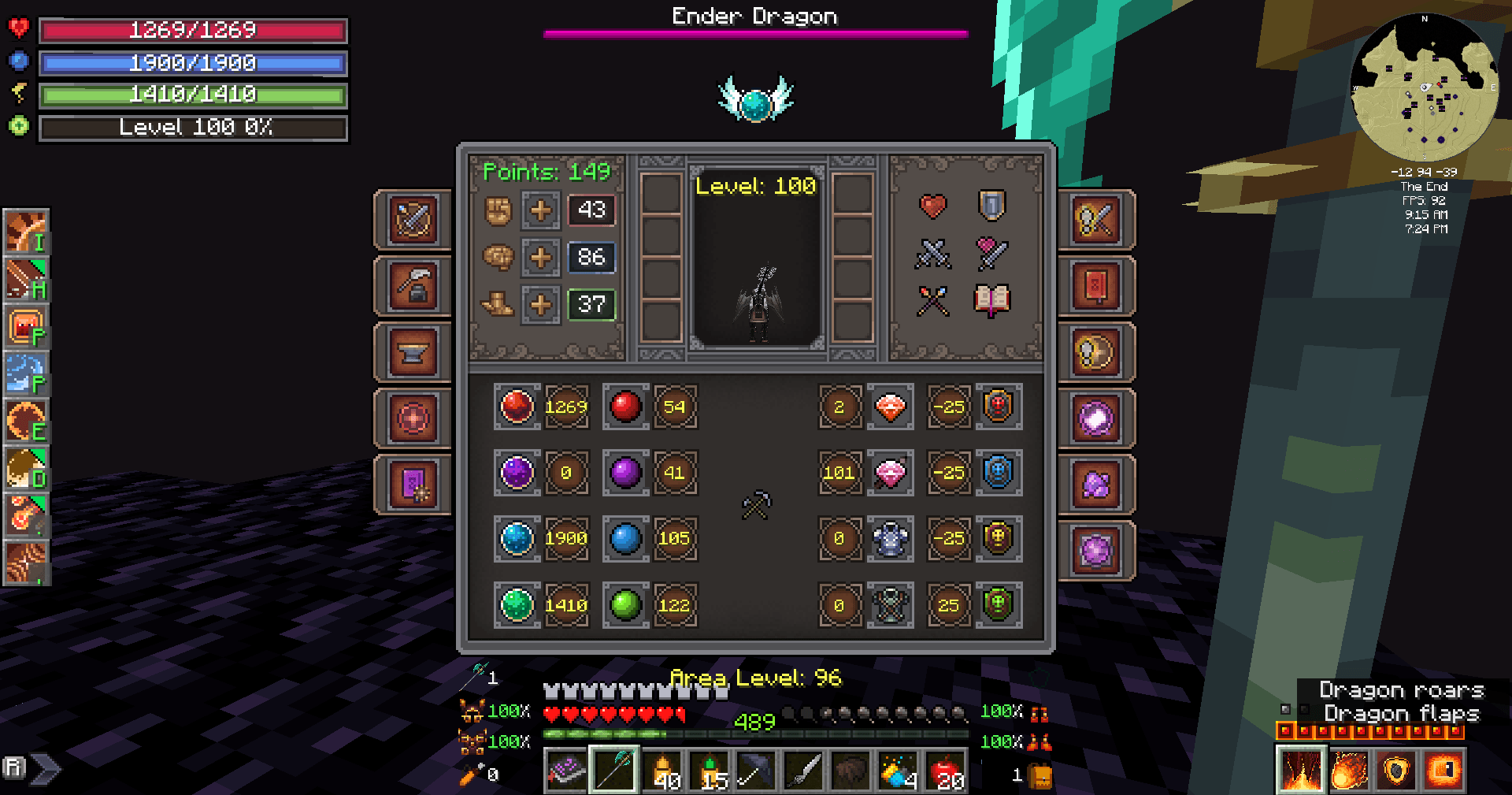Open the glowing purple orb menu
1512x795 pixels.
(x=1097, y=418)
